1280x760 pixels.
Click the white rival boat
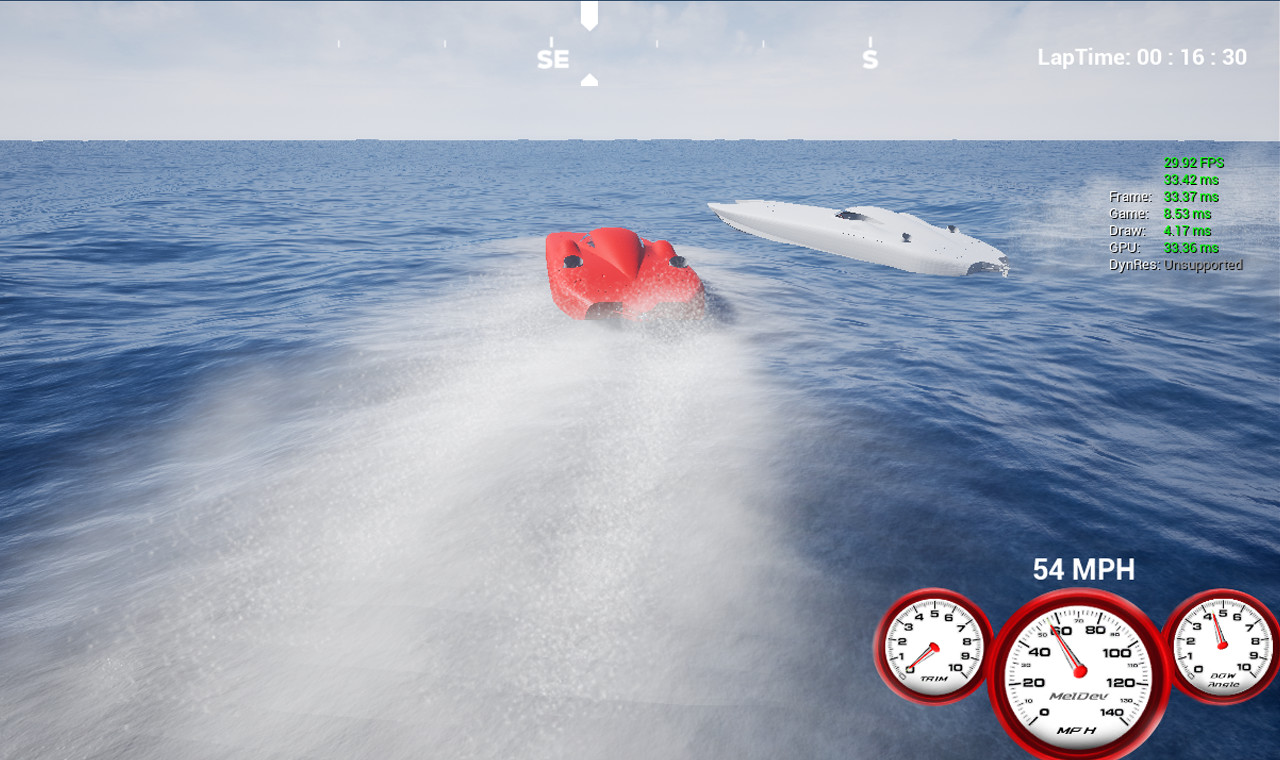pos(860,235)
